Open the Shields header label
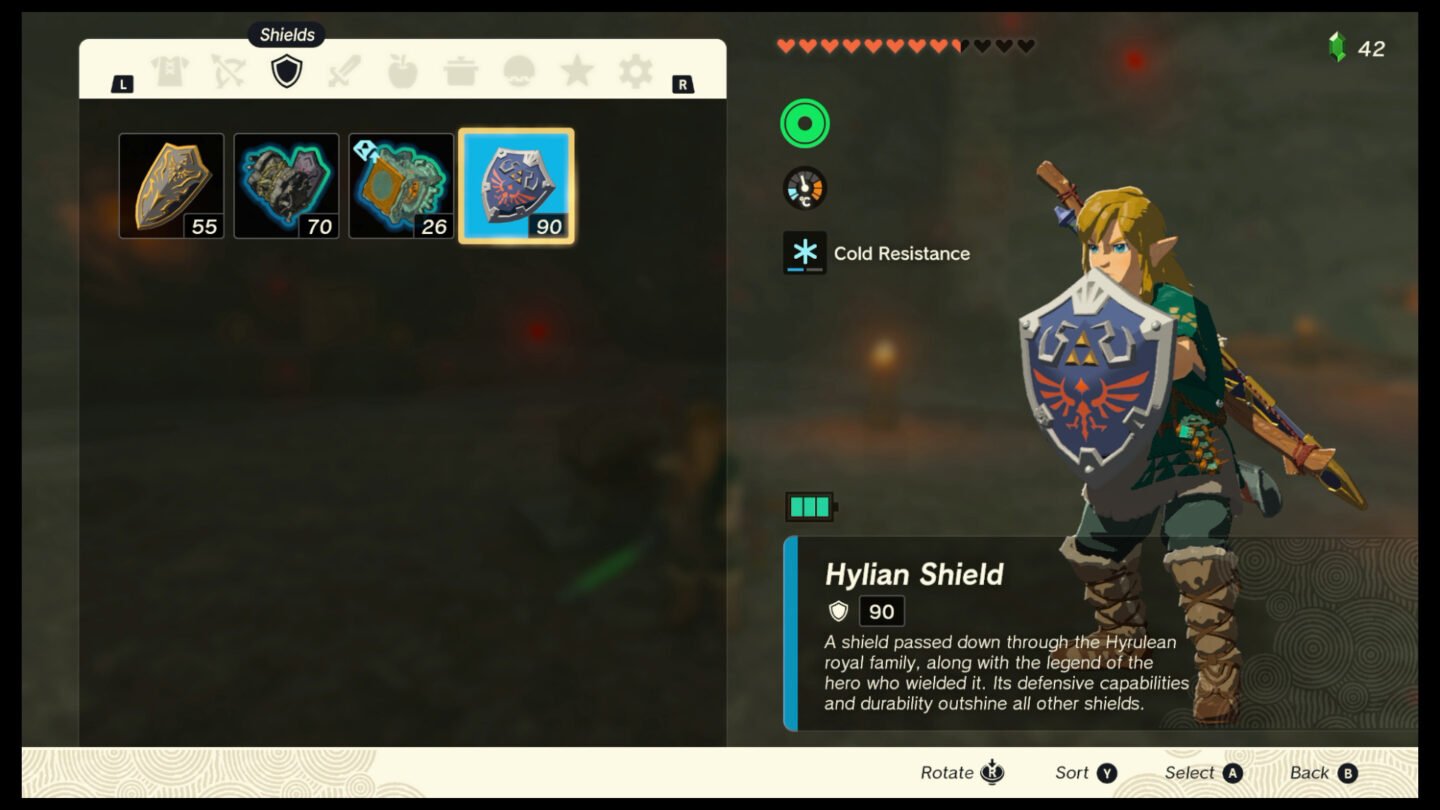The height and width of the screenshot is (810, 1440). [287, 34]
